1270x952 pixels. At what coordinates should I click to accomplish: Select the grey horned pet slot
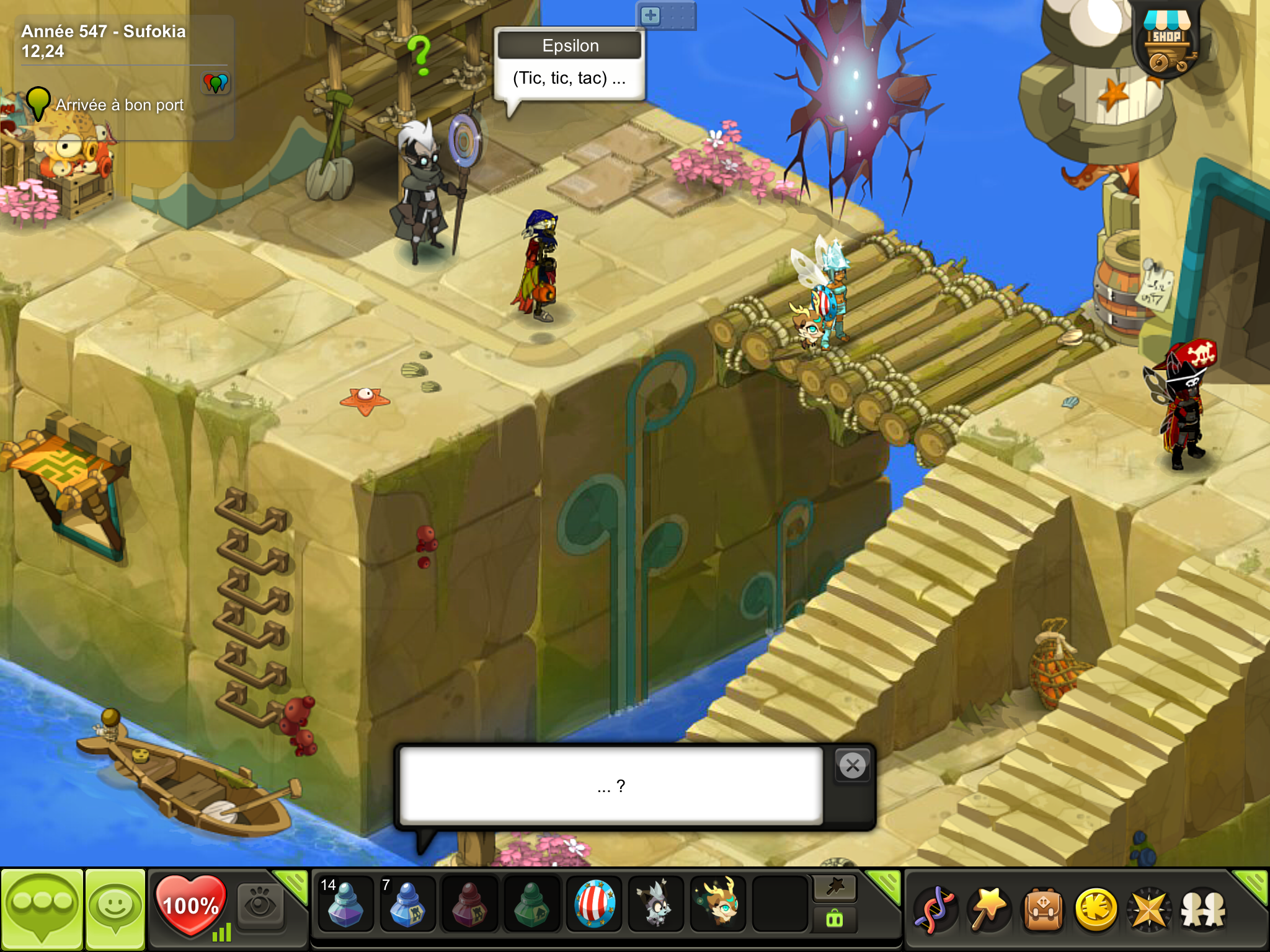point(656,904)
